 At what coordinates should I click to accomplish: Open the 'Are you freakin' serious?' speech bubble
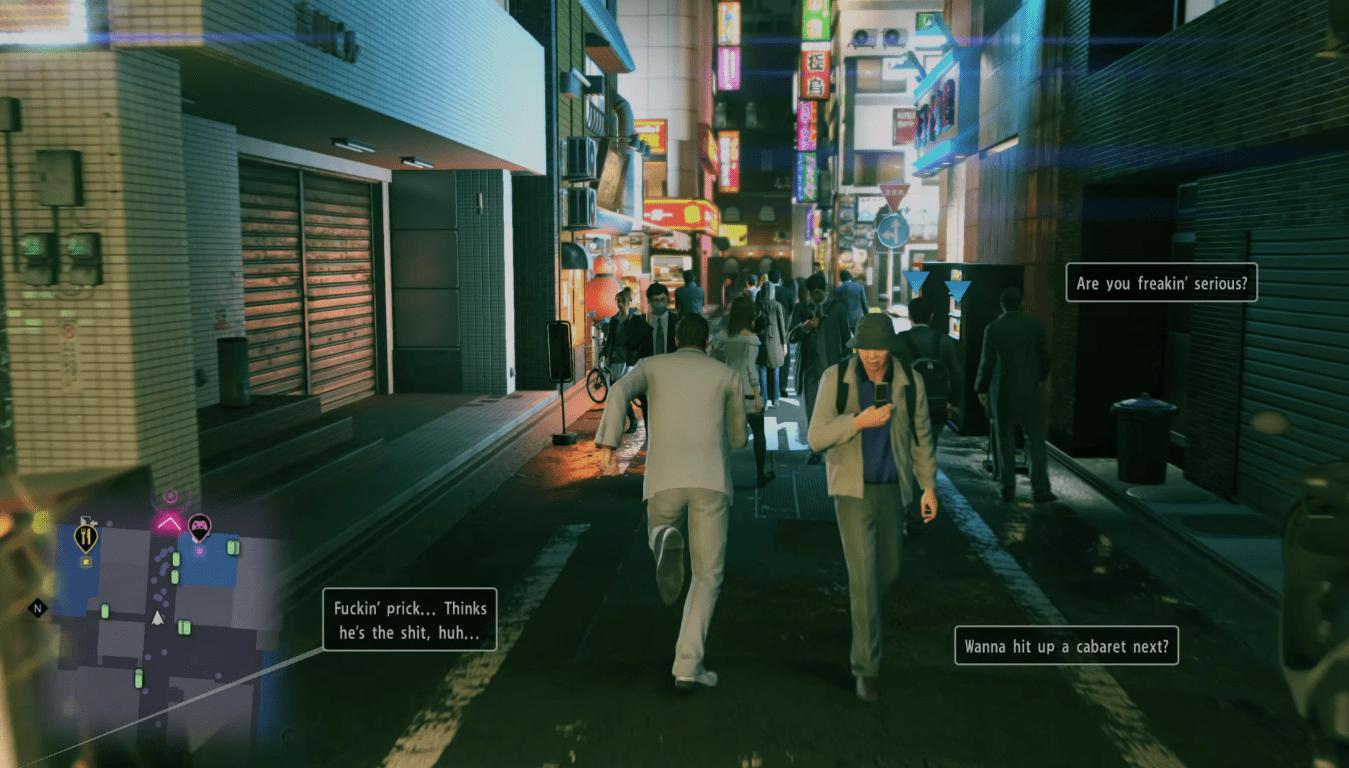pyautogui.click(x=1162, y=283)
